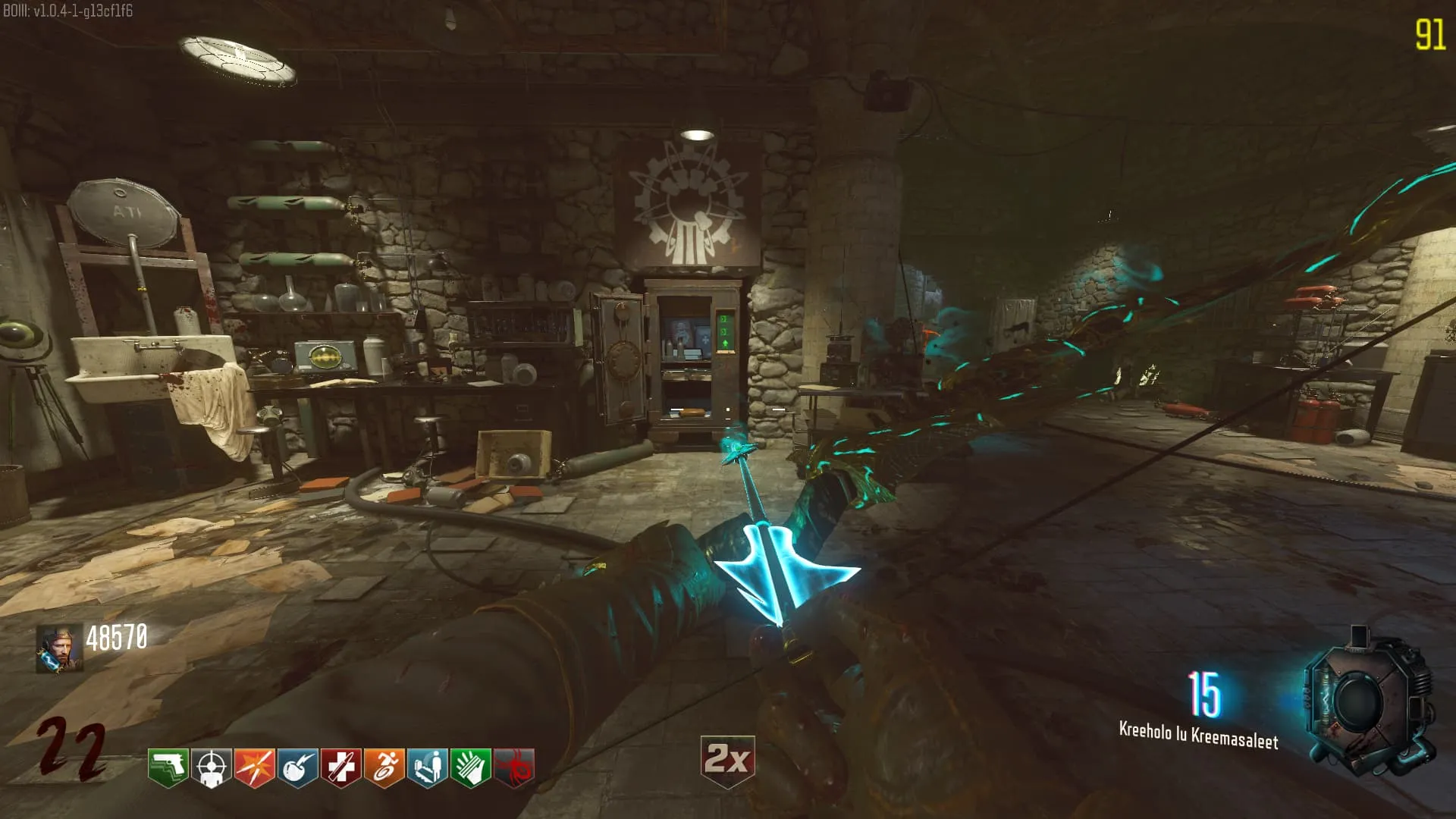Click the red cross Juggernog perk icon
This screenshot has height=819, width=1456.
pos(340,767)
